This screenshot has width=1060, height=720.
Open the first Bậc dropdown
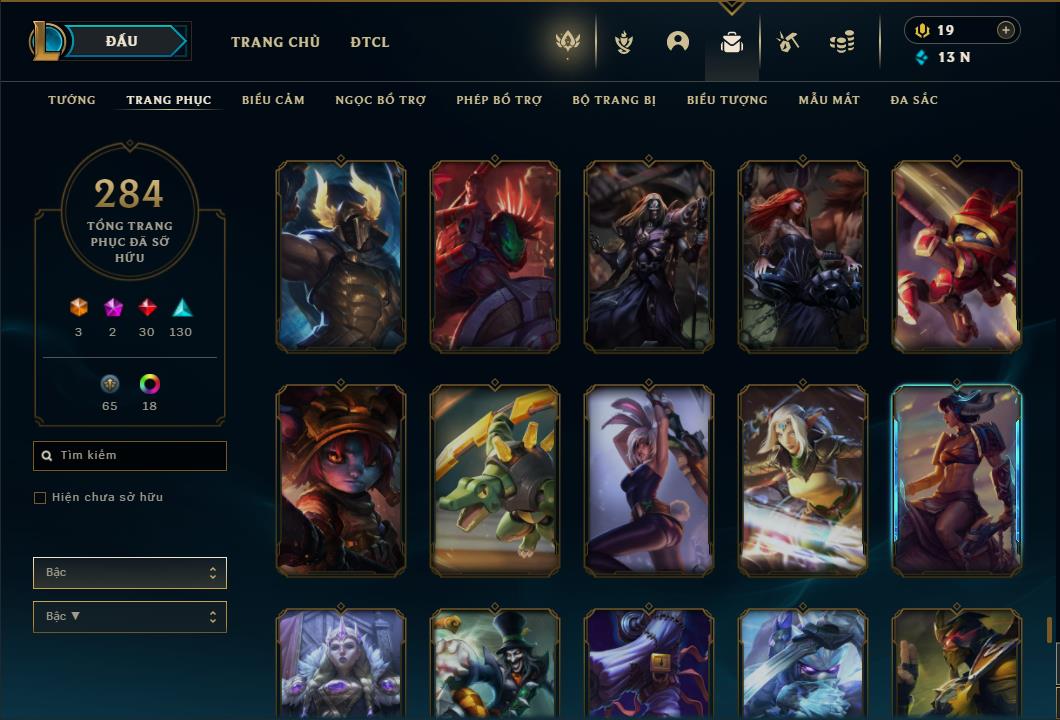click(130, 573)
